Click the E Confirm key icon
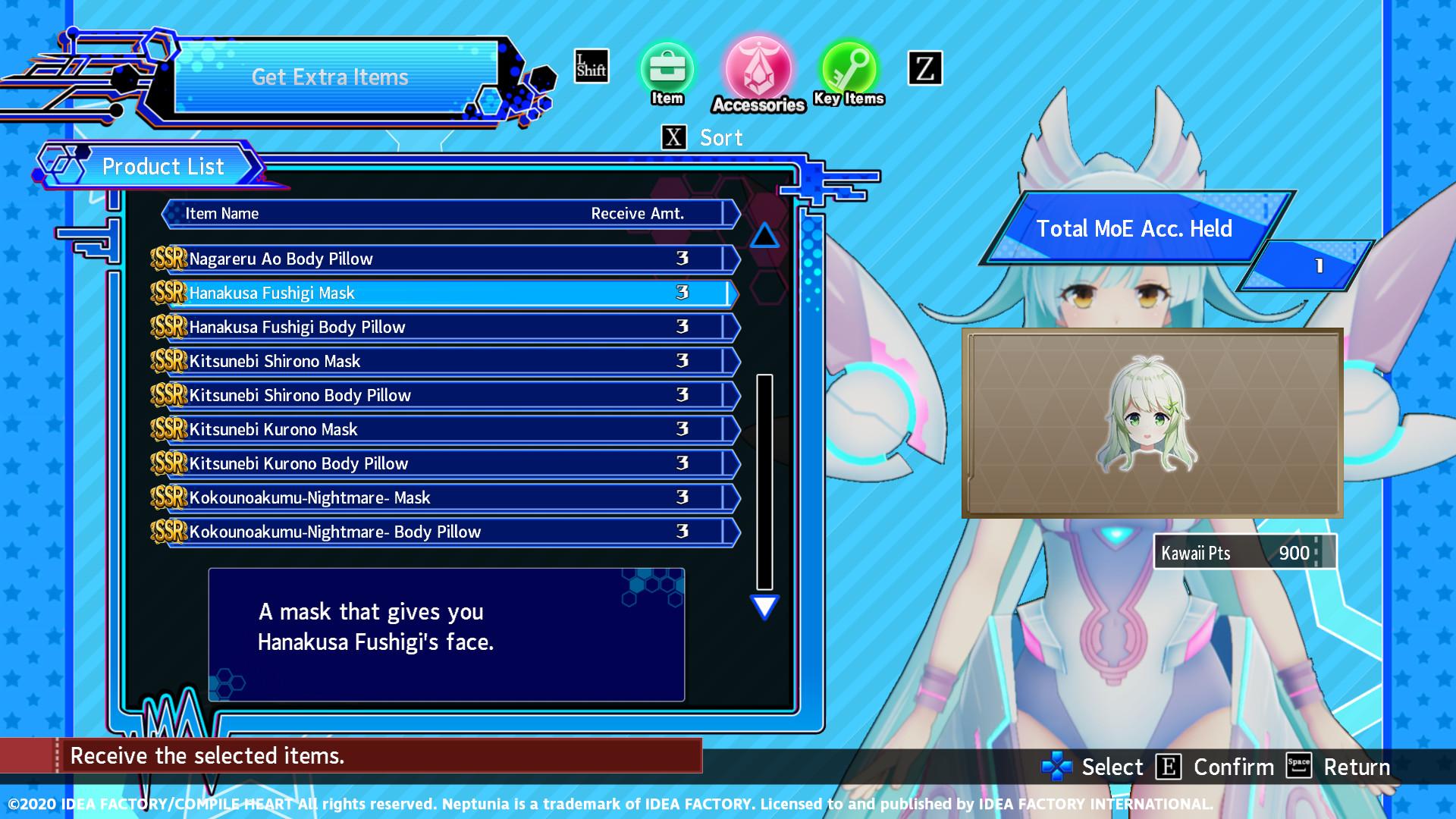 (x=1167, y=767)
